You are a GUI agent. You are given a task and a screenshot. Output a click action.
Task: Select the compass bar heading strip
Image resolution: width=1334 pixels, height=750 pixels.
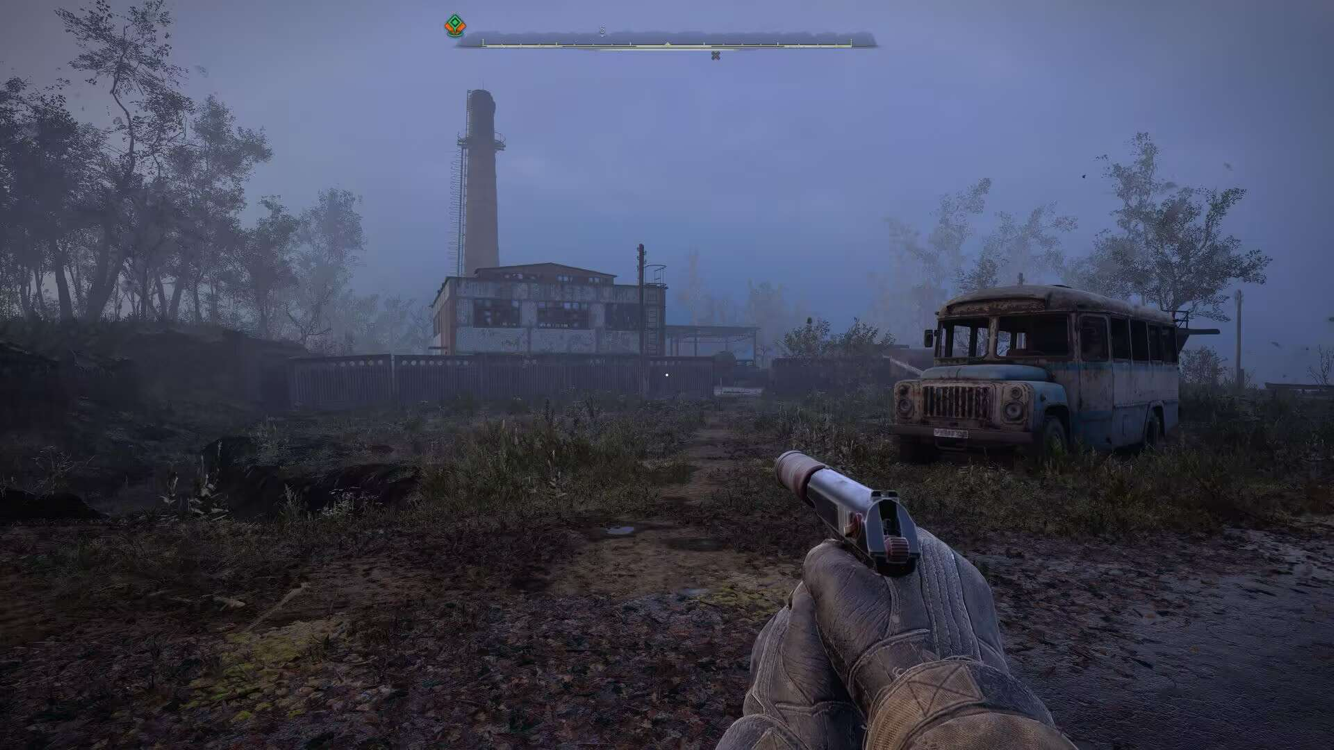pos(667,42)
